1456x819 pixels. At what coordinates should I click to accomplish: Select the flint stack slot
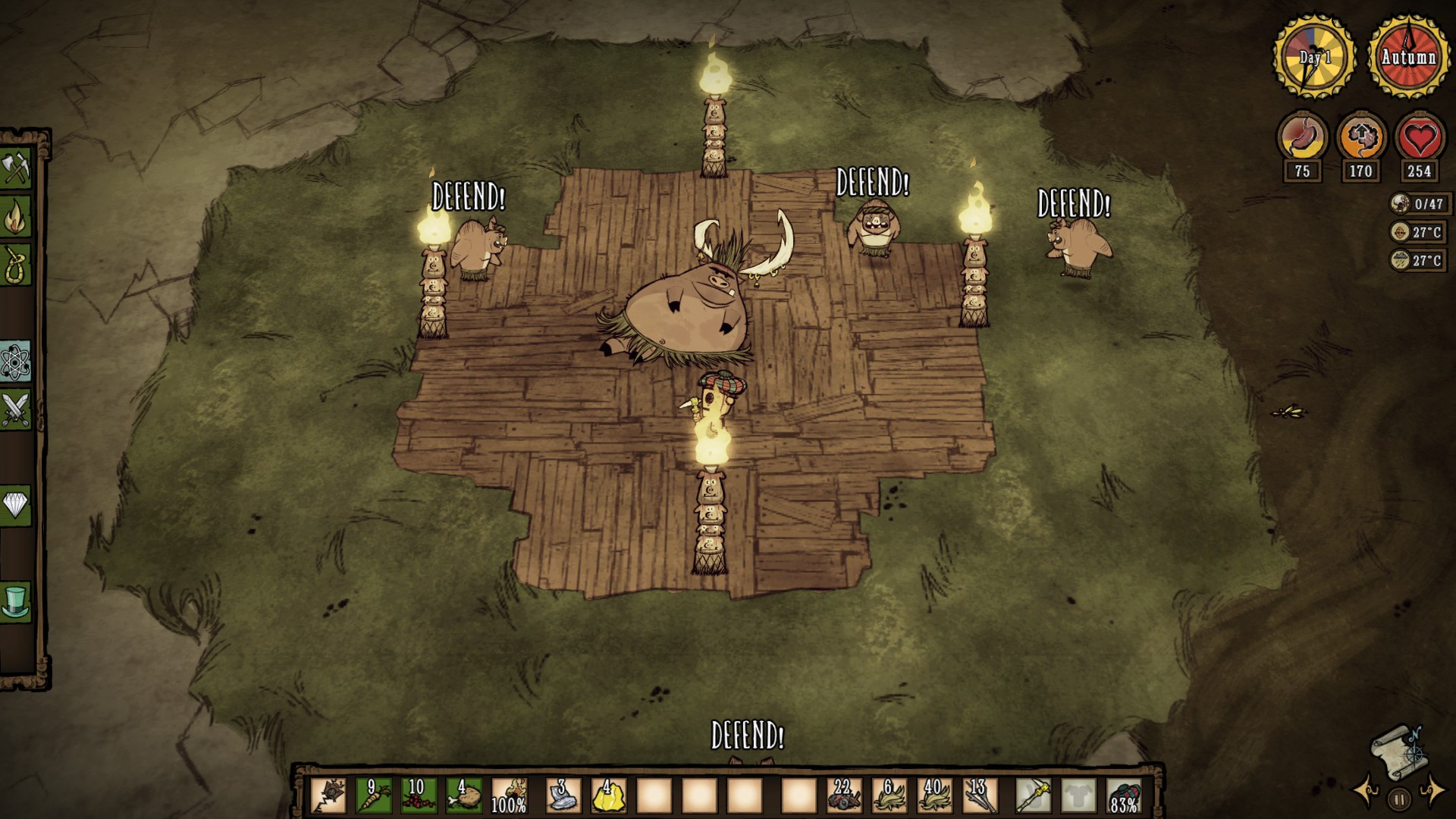pyautogui.click(x=563, y=795)
